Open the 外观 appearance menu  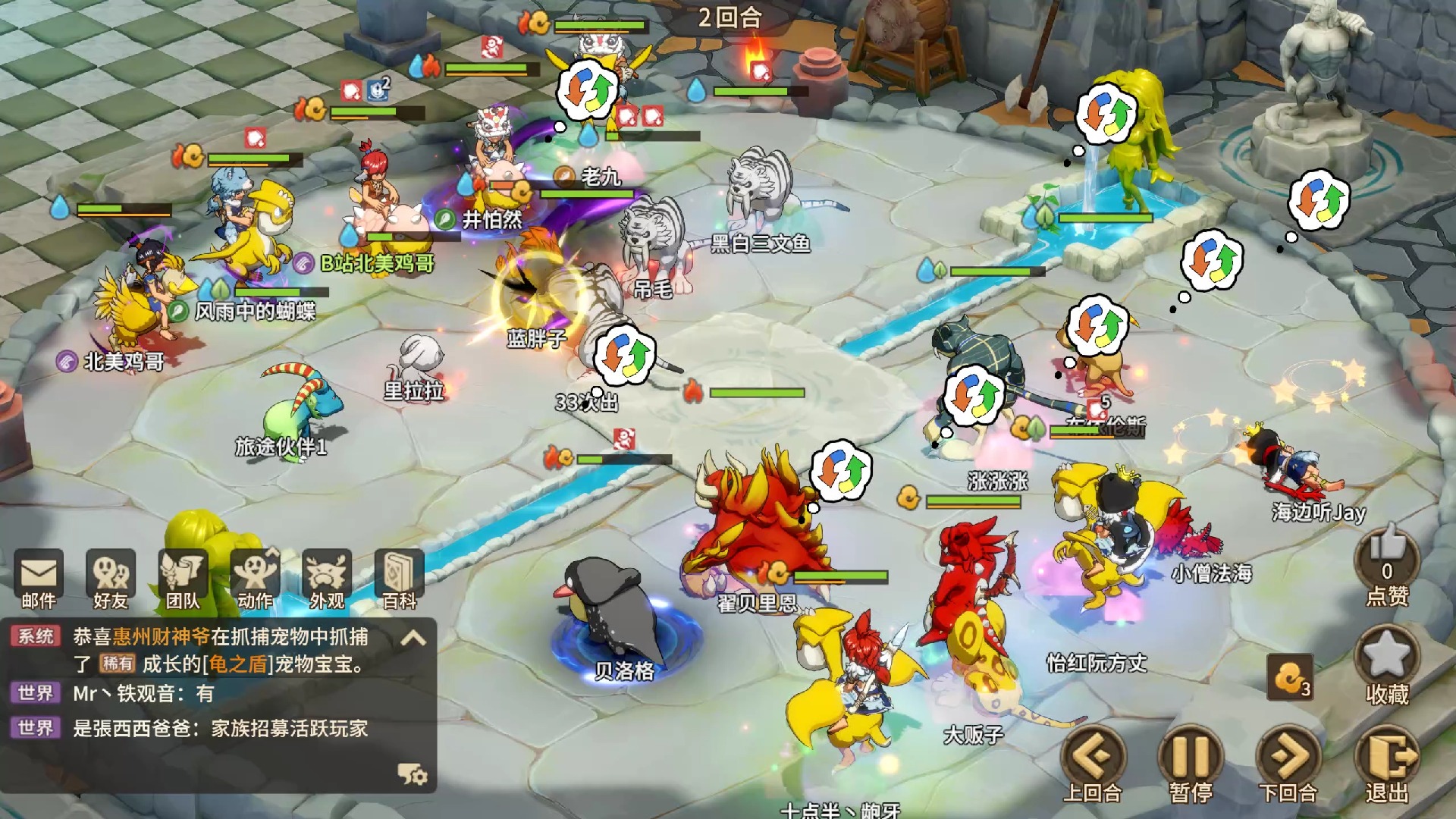coord(327,578)
